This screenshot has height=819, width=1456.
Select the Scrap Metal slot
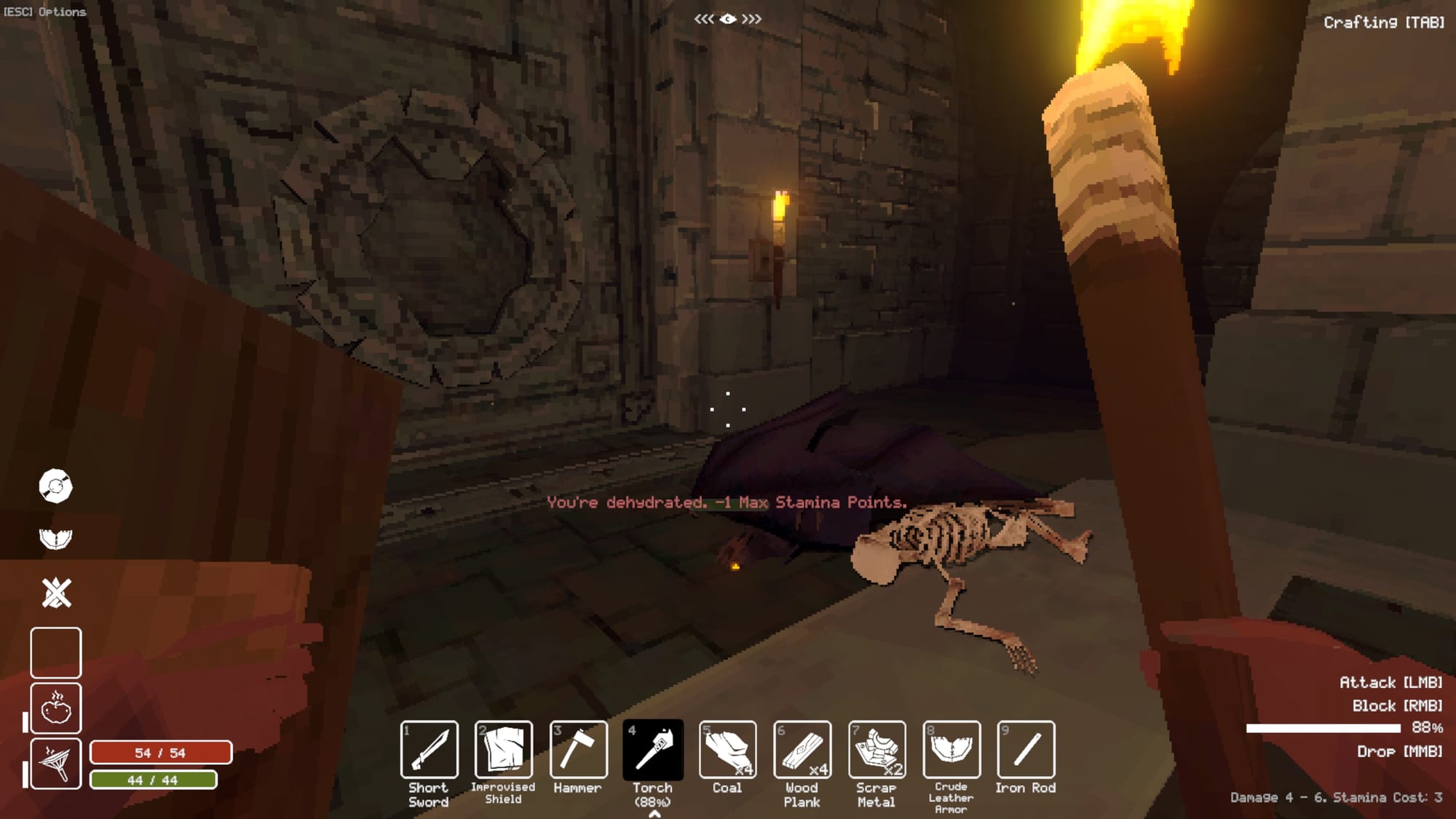[x=877, y=750]
